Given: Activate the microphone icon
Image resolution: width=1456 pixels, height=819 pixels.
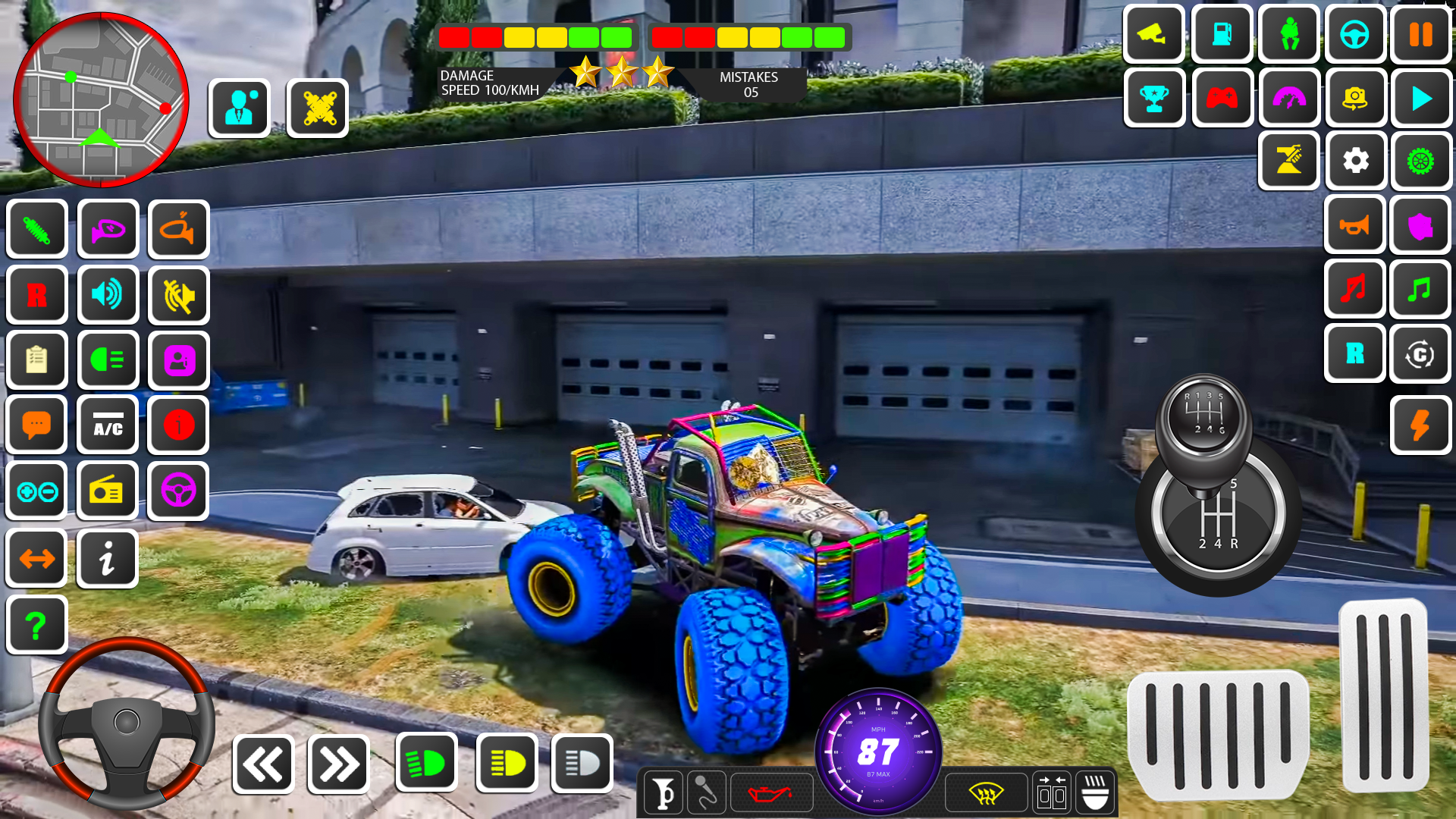Looking at the screenshot, I should pyautogui.click(x=706, y=793).
